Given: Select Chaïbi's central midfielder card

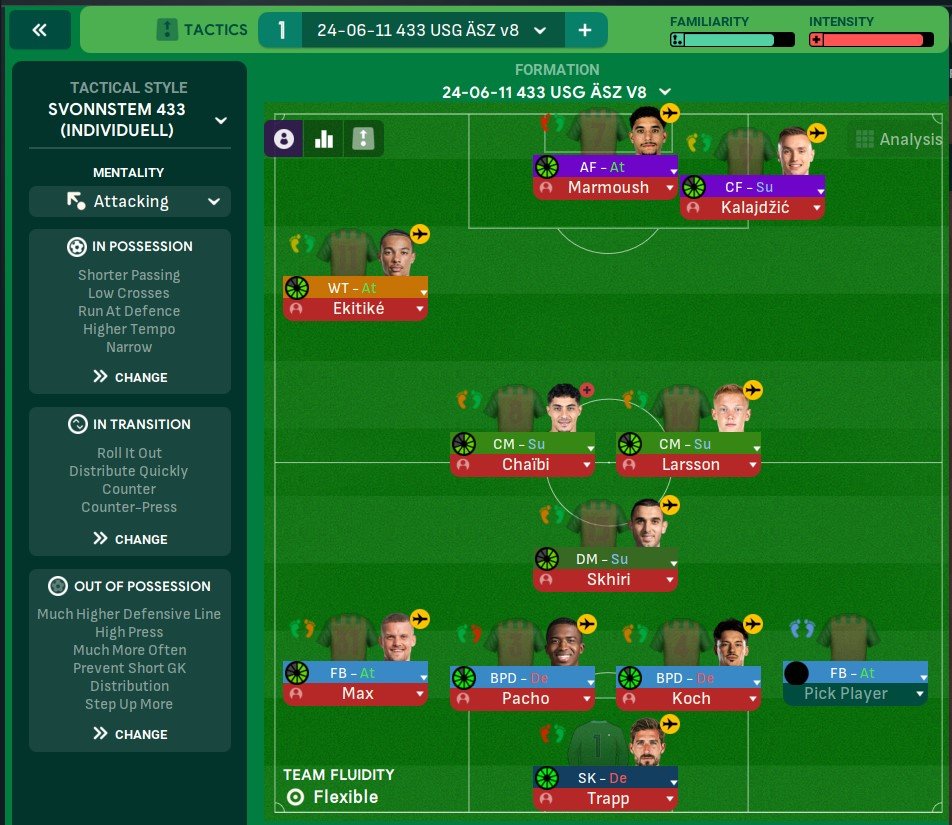Looking at the screenshot, I should tap(522, 464).
